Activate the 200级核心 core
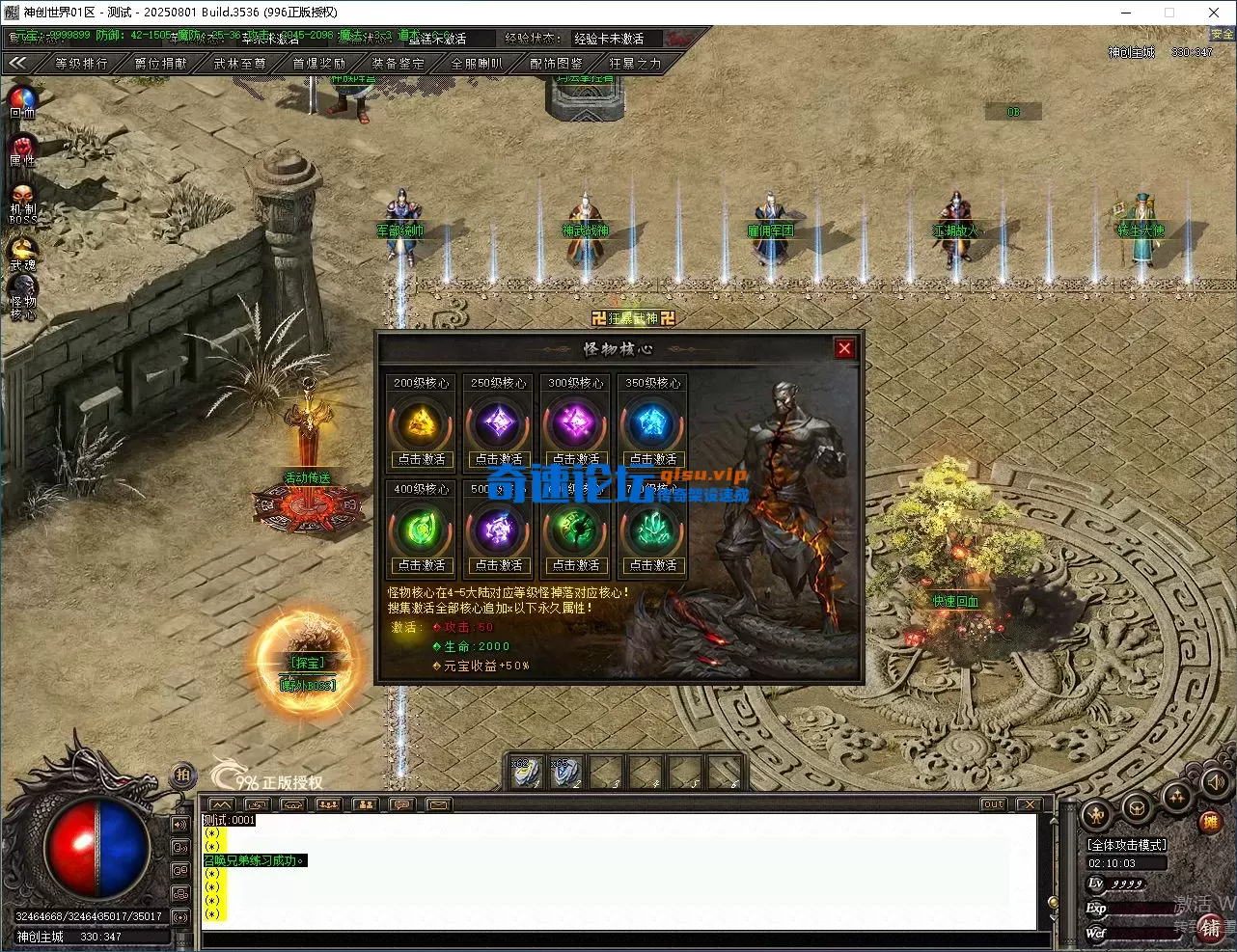 coord(422,459)
